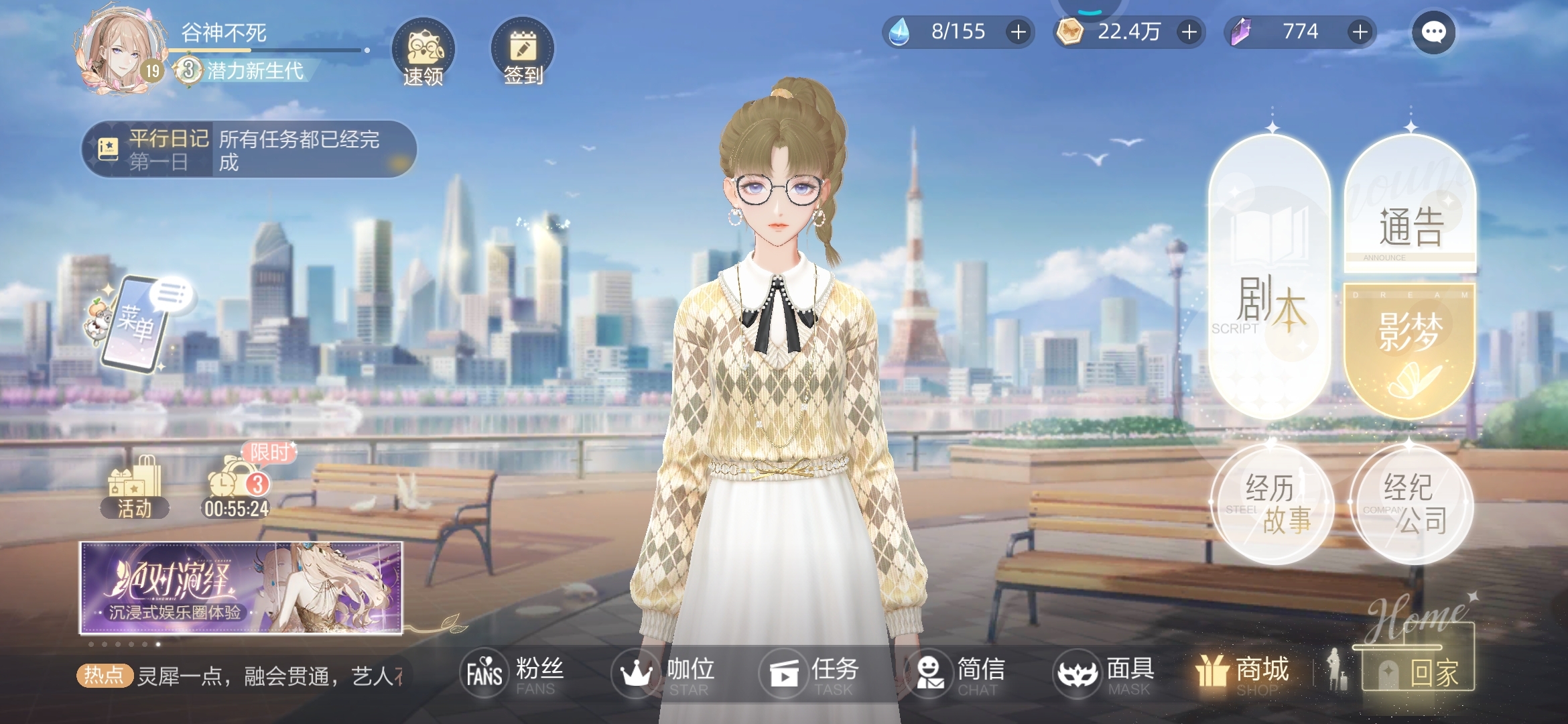Add more water drop stamina

1018,32
